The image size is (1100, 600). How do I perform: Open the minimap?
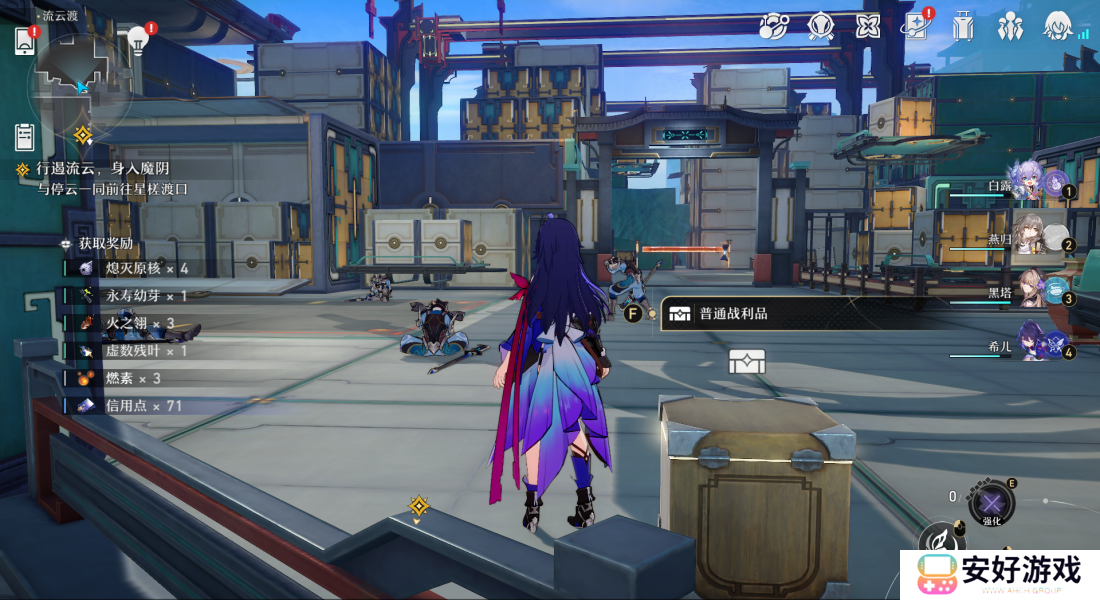80,80
